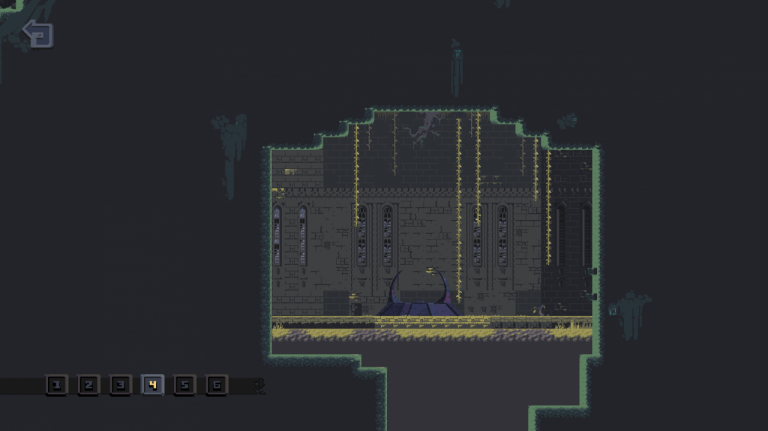Select the highlighted level 4 tile
This screenshot has width=768, height=431.
click(152, 384)
